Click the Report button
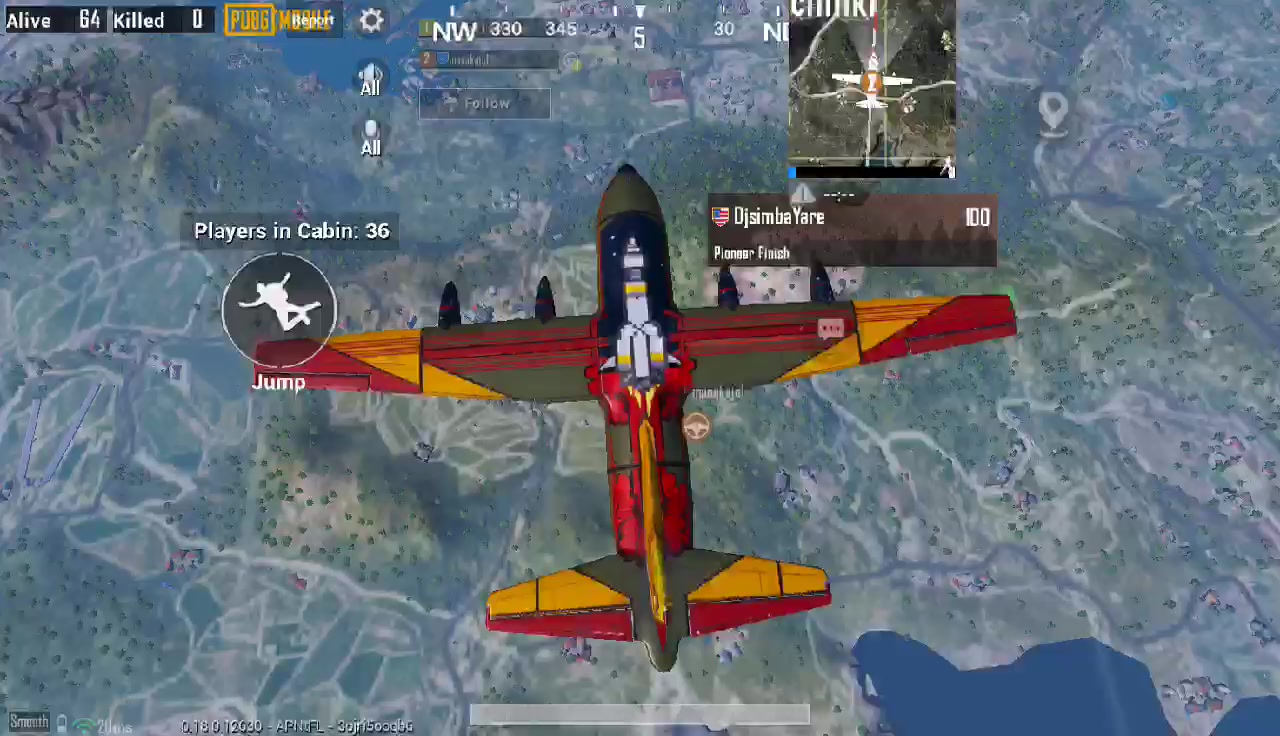This screenshot has height=736, width=1280. pyautogui.click(x=313, y=20)
